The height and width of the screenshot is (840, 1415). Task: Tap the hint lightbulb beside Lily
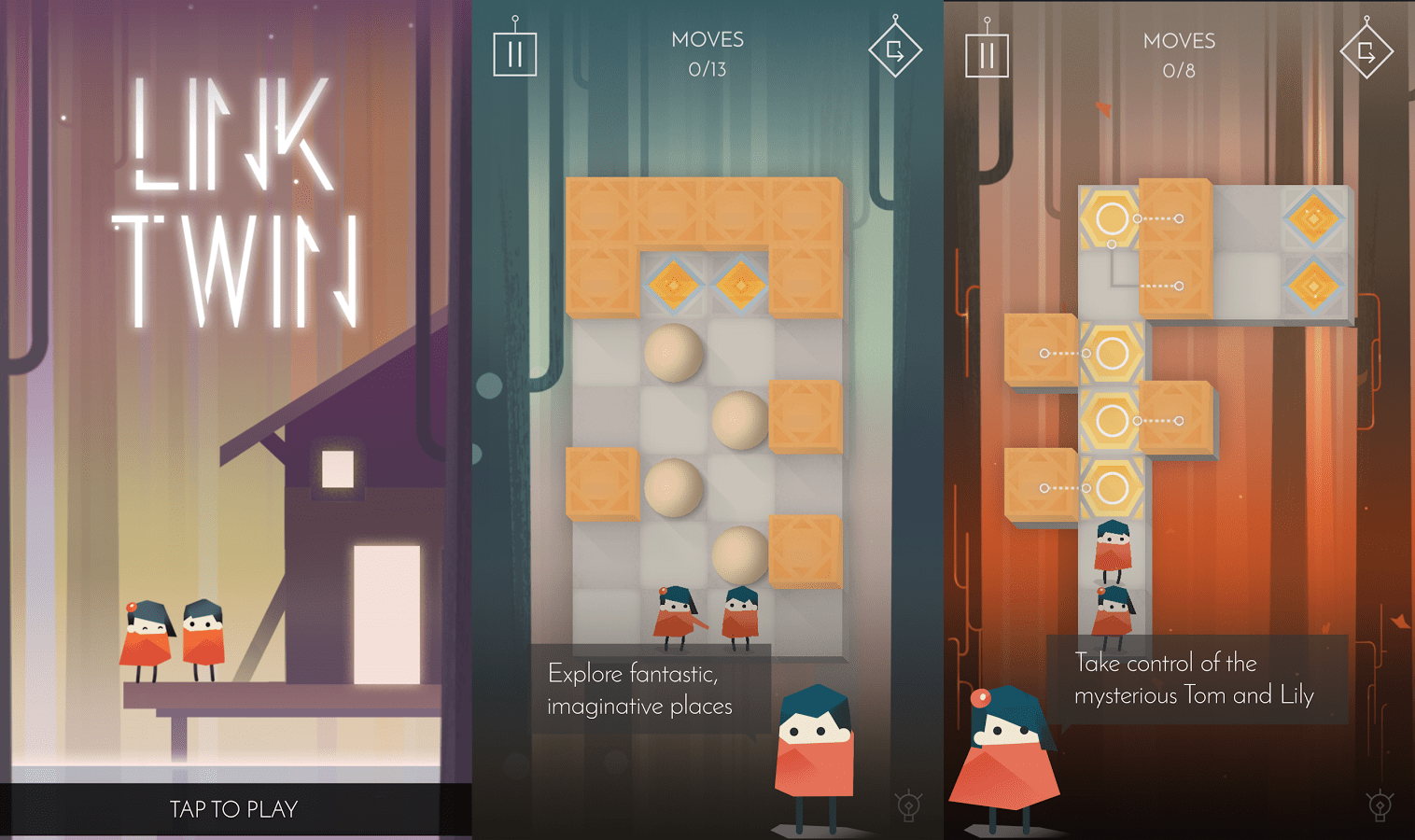pyautogui.click(x=1380, y=803)
